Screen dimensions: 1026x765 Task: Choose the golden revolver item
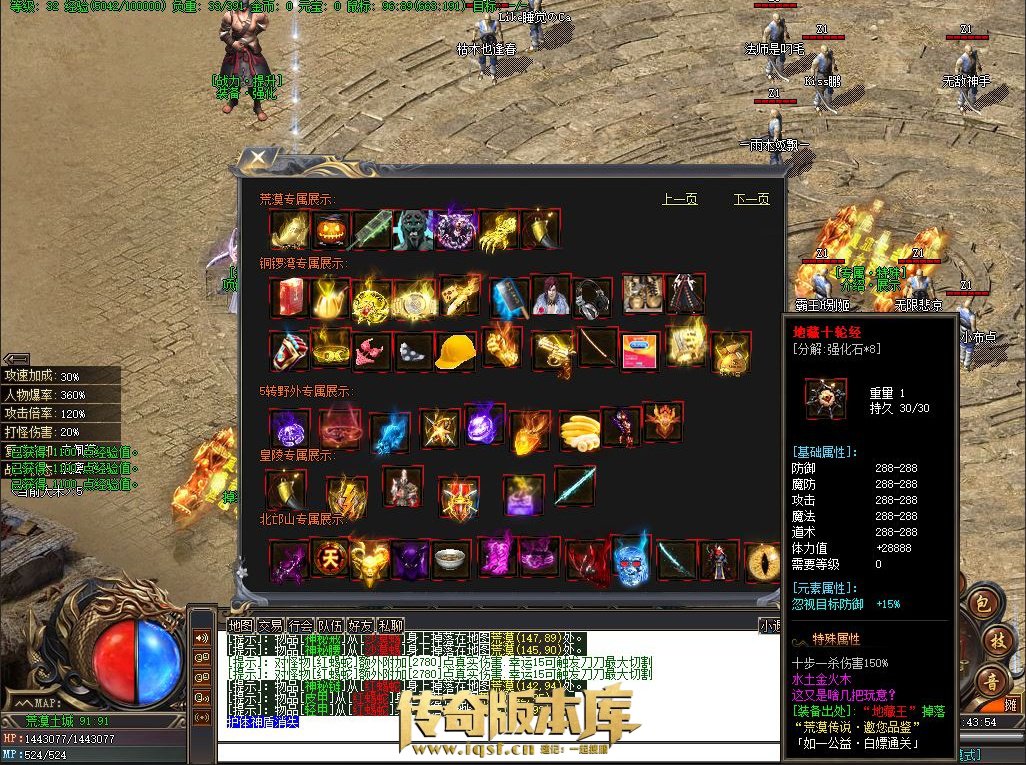click(551, 350)
